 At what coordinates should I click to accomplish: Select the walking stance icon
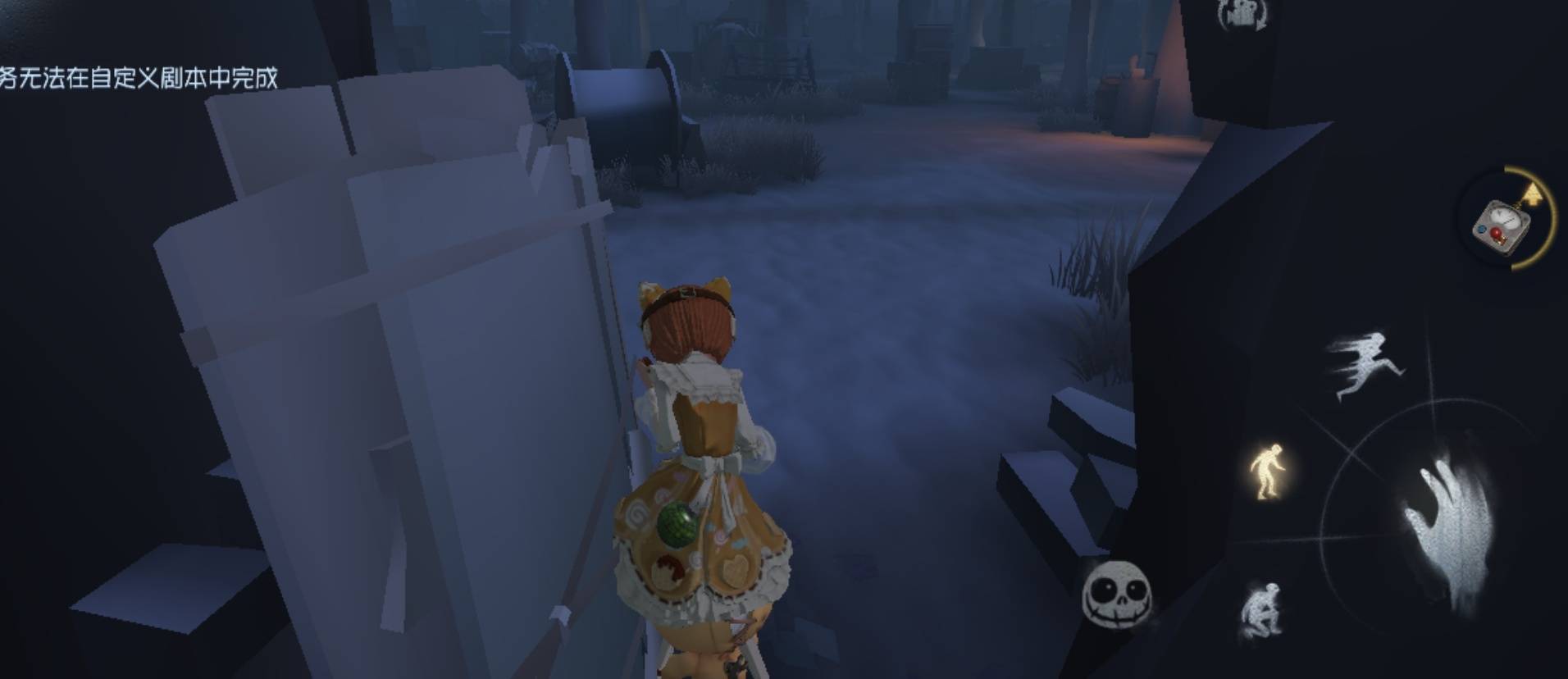click(x=1267, y=471)
